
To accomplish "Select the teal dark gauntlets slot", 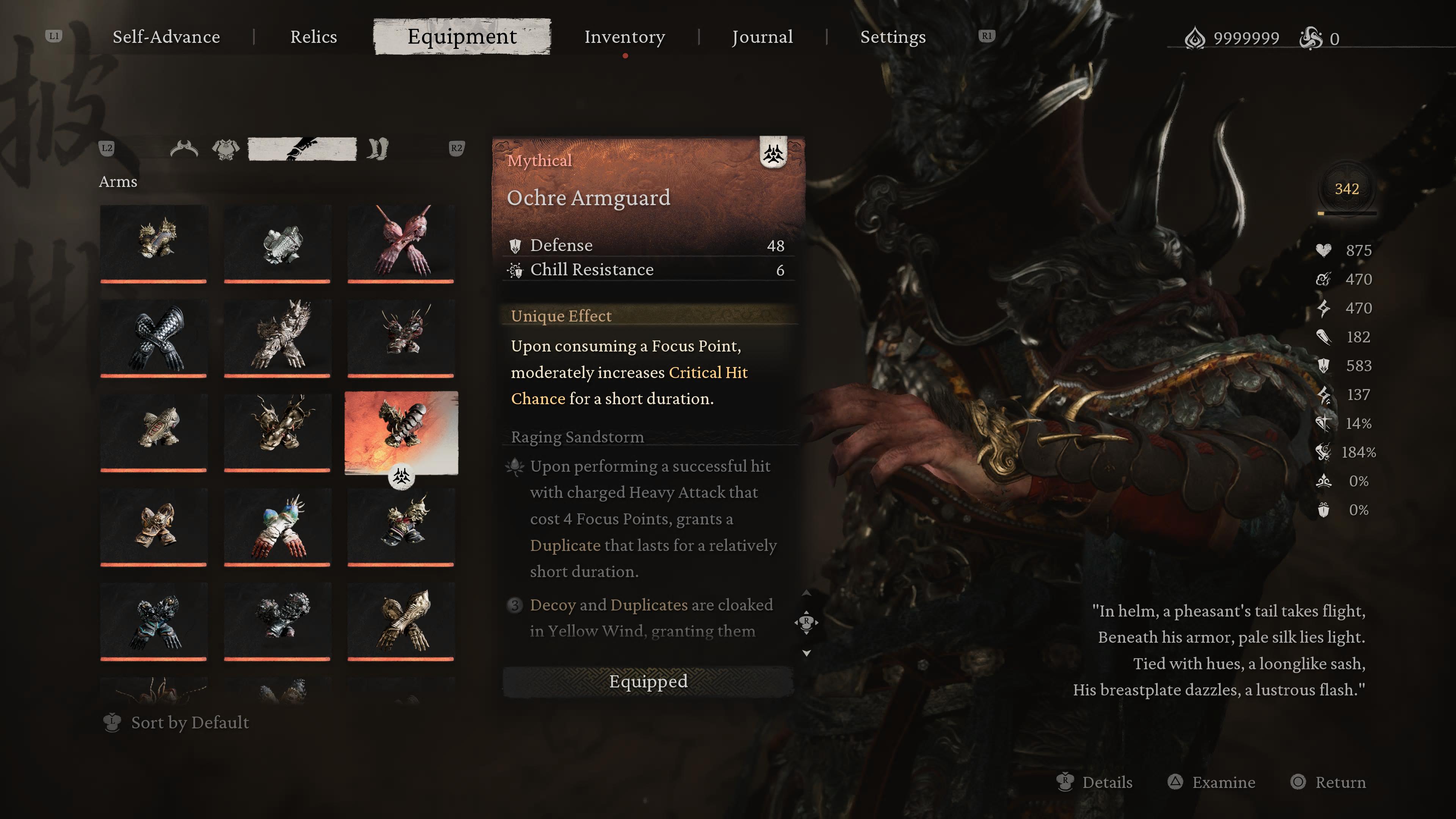I will pyautogui.click(x=154, y=621).
